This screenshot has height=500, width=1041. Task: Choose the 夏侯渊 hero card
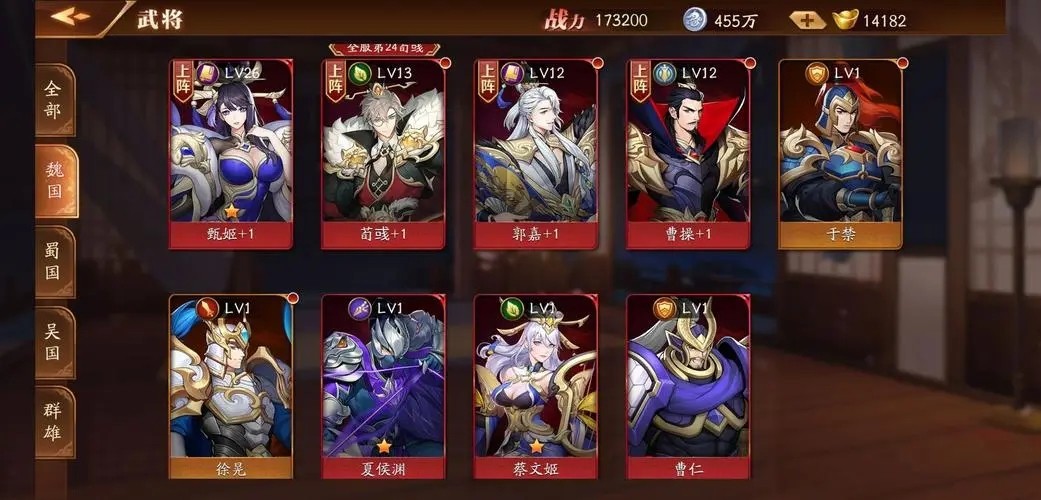tap(384, 386)
